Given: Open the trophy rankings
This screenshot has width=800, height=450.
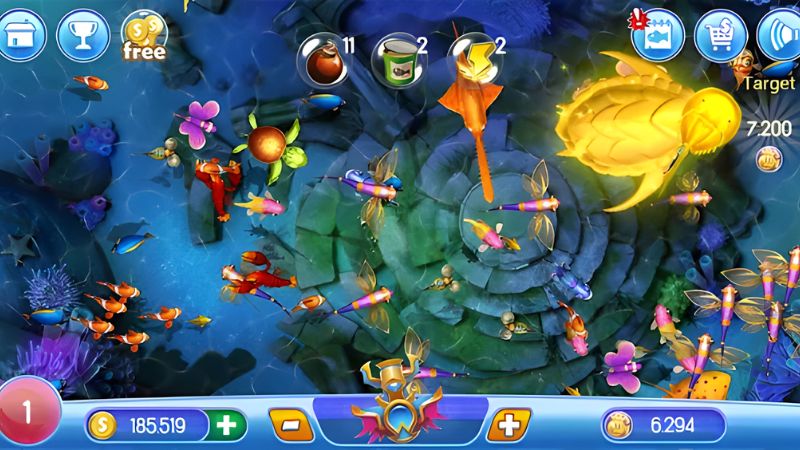Looking at the screenshot, I should [x=76, y=35].
